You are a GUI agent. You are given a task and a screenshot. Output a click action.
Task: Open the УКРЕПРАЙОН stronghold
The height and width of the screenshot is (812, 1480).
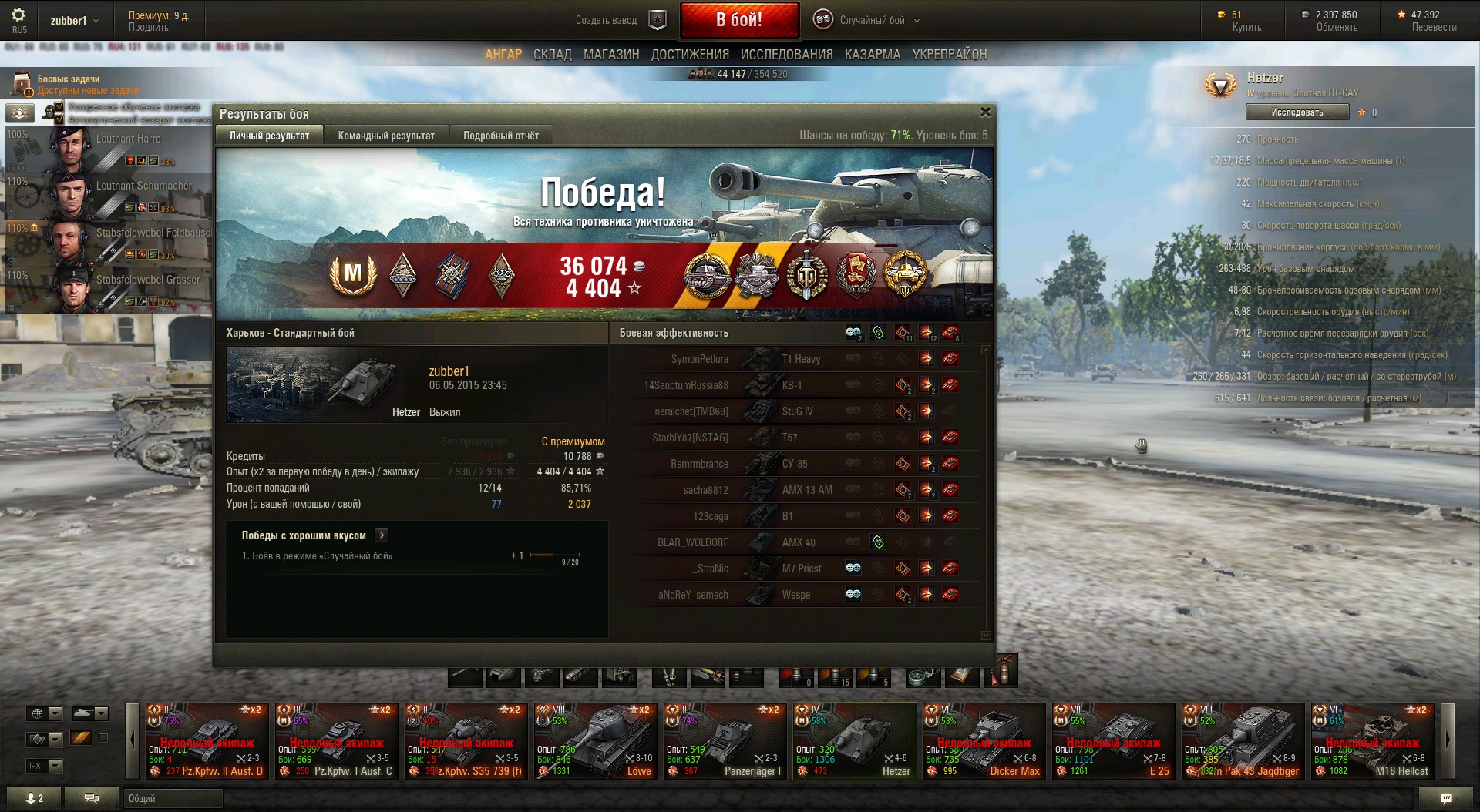point(949,55)
